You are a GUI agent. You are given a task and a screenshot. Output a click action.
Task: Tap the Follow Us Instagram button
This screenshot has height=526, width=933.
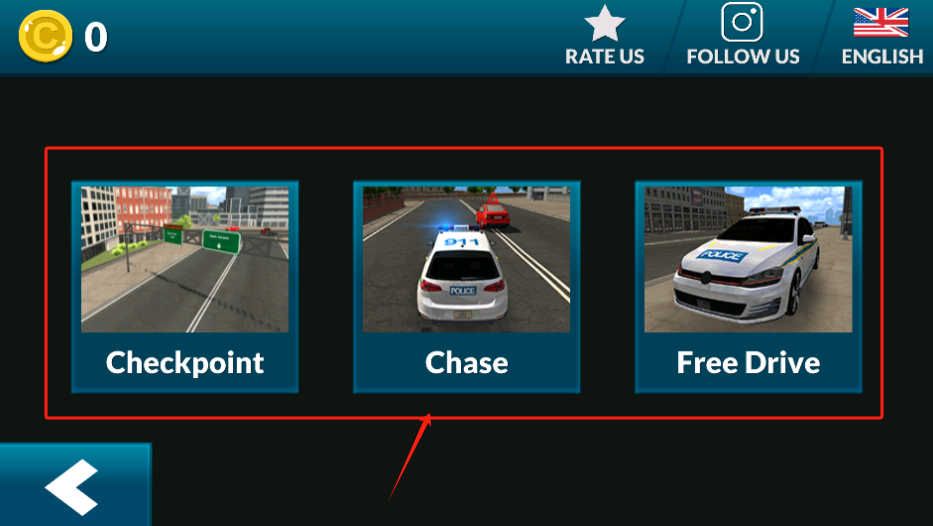click(x=742, y=36)
